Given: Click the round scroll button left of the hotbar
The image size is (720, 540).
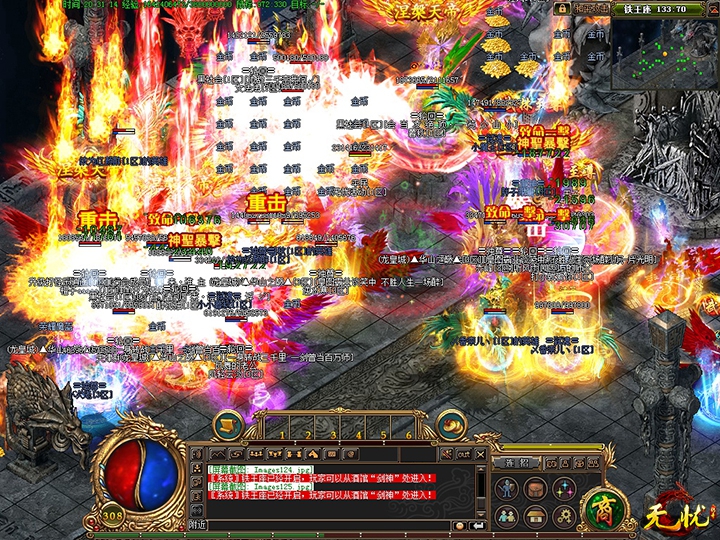Looking at the screenshot, I should point(226,425).
